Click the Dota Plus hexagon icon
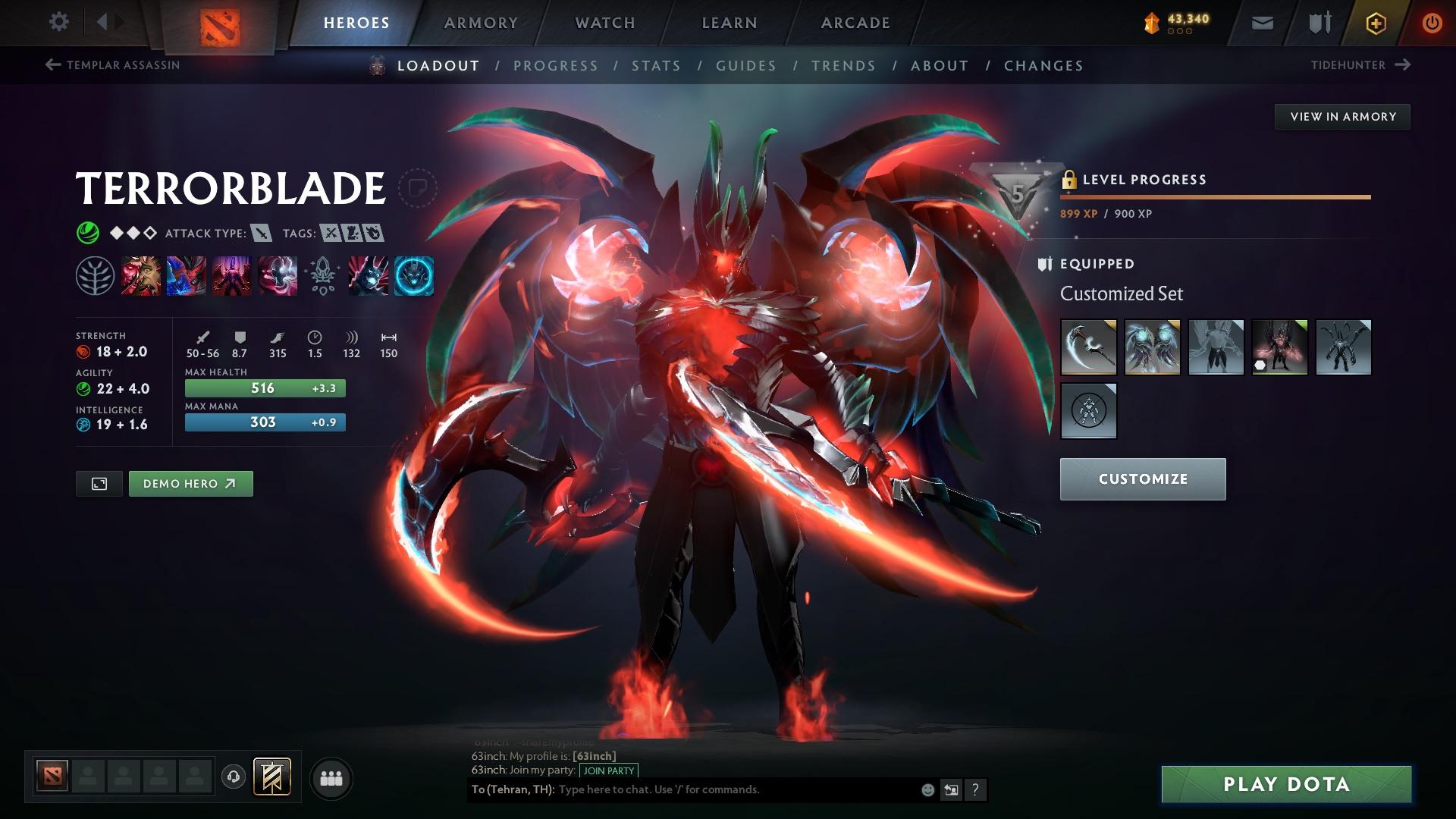The image size is (1456, 819). (x=1375, y=23)
